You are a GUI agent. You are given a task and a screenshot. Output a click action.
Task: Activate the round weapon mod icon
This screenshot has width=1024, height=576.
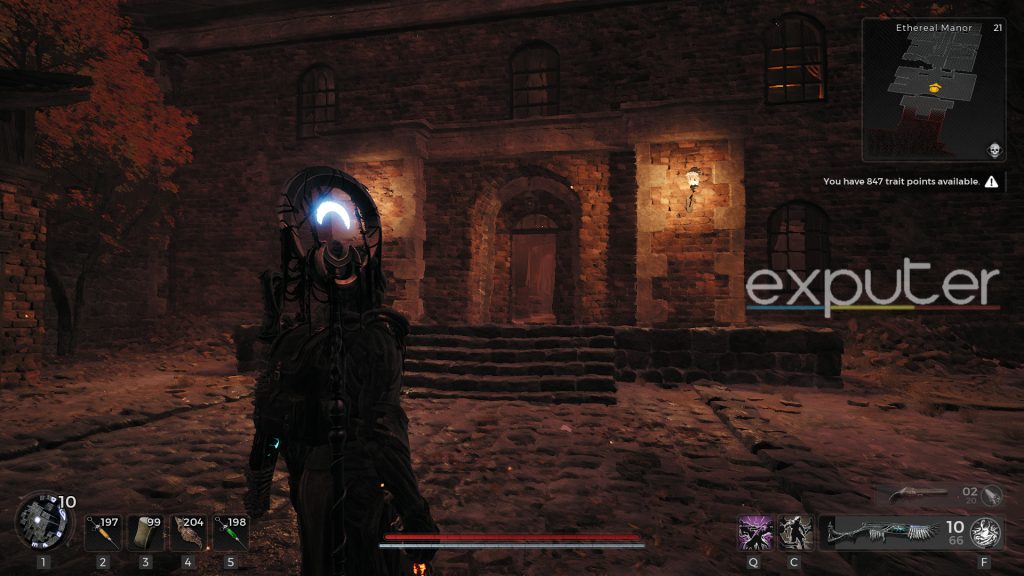coord(986,532)
